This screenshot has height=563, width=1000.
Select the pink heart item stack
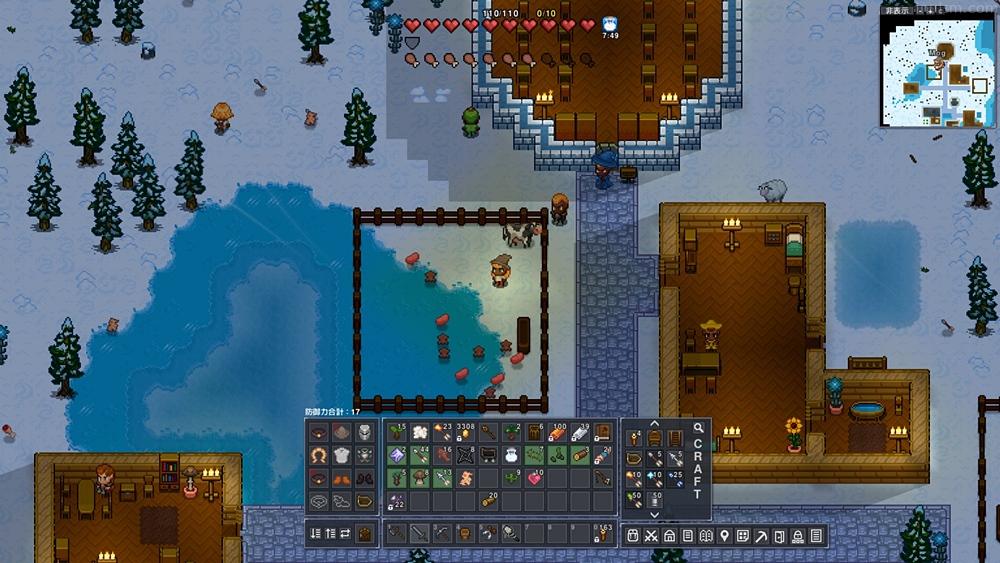tap(535, 478)
